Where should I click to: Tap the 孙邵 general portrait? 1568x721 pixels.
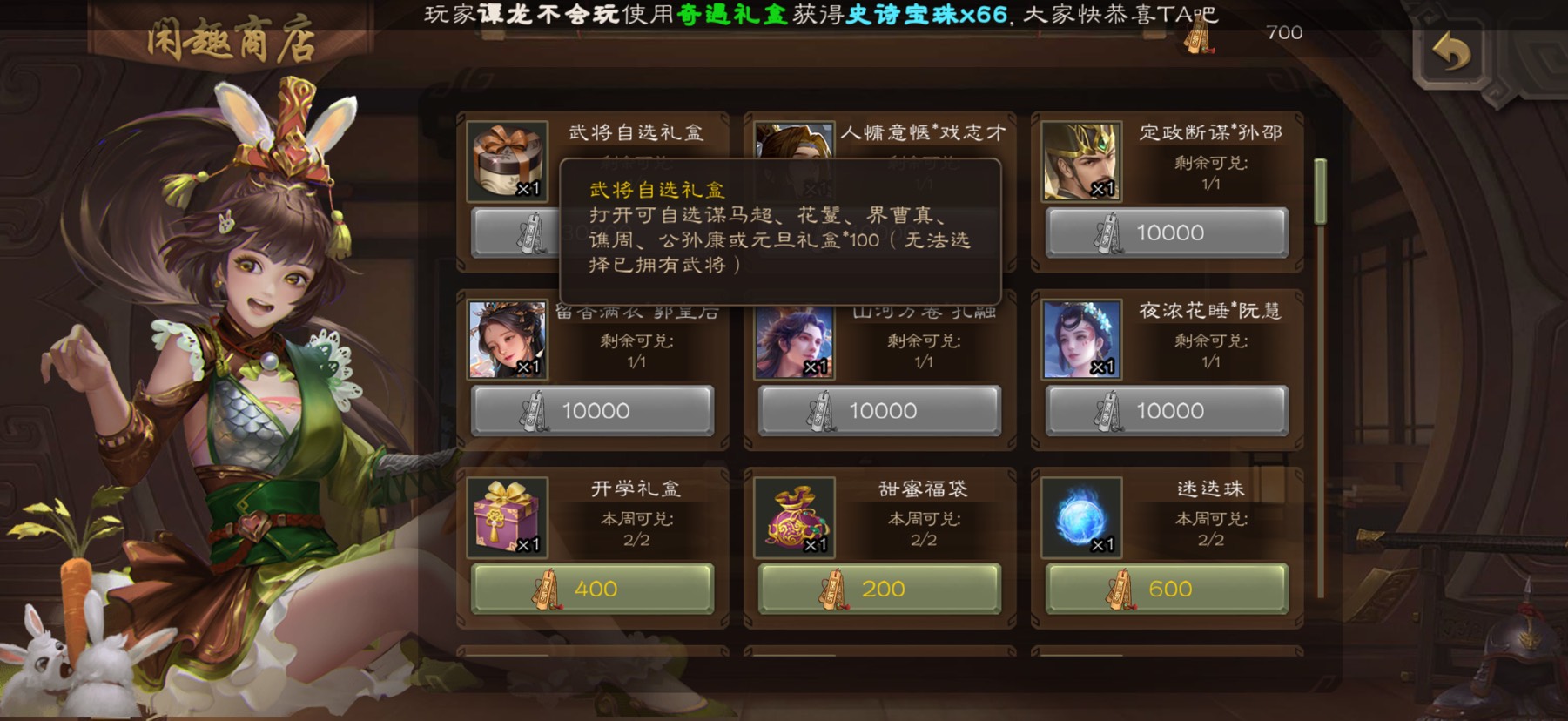pos(1081,162)
